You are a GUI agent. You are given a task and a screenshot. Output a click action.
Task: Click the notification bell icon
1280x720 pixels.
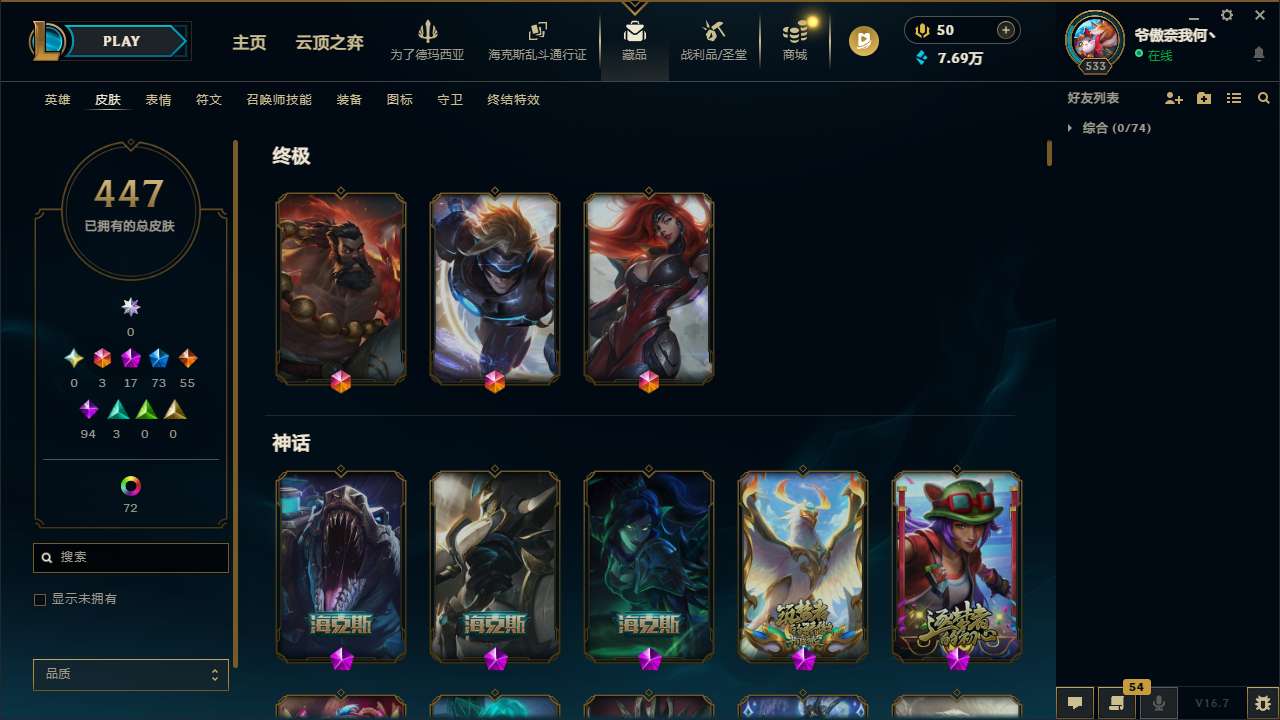click(1259, 53)
